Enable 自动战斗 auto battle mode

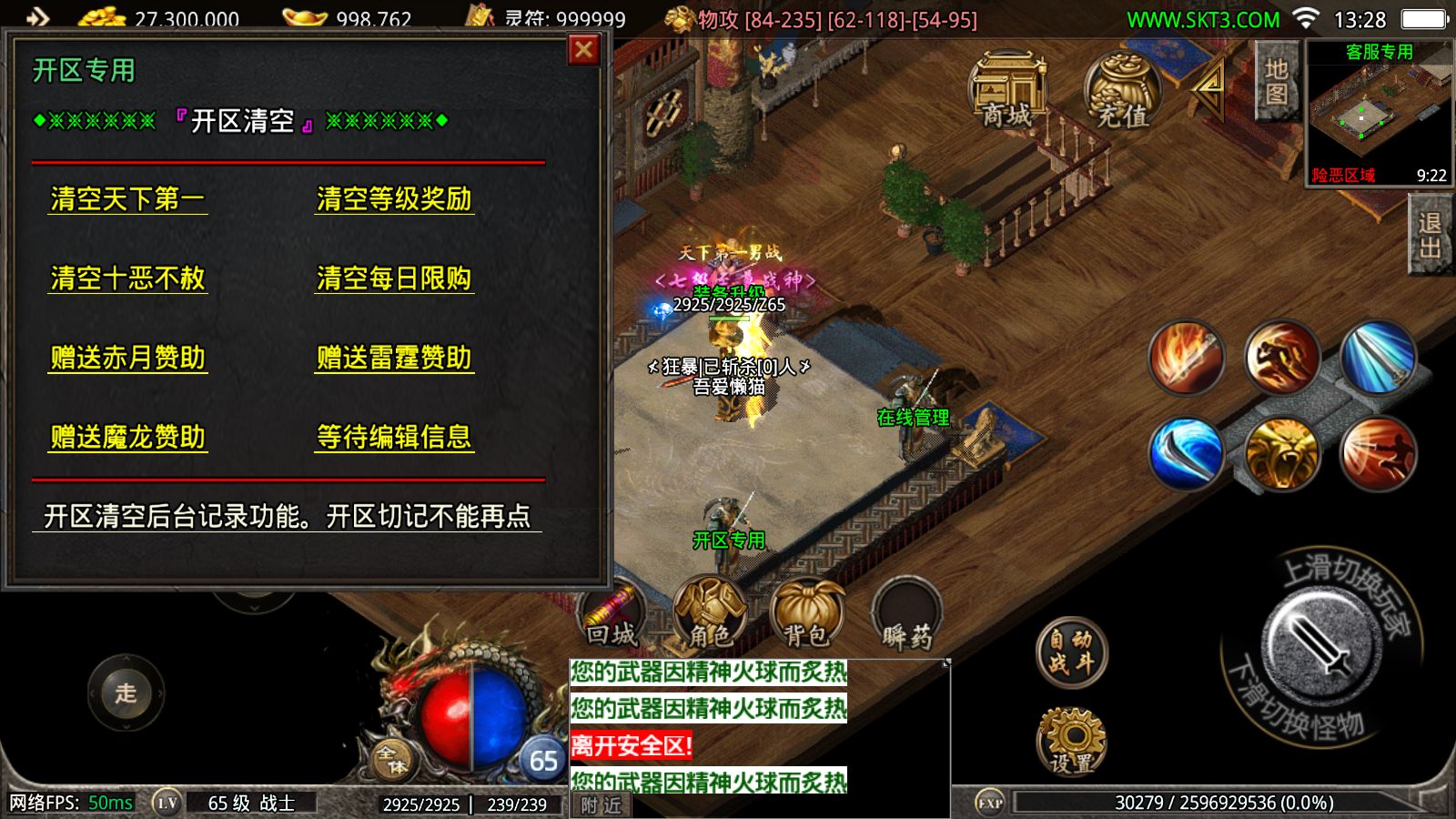pyautogui.click(x=1072, y=651)
